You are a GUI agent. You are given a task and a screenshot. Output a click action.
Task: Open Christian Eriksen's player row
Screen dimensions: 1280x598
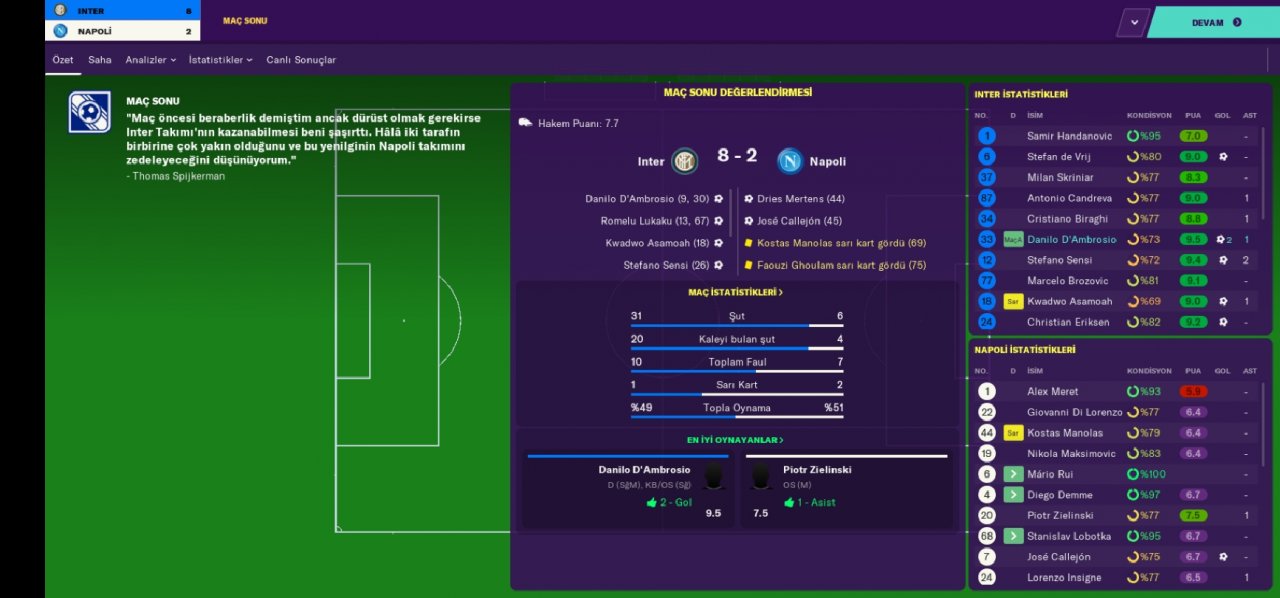tap(1068, 322)
